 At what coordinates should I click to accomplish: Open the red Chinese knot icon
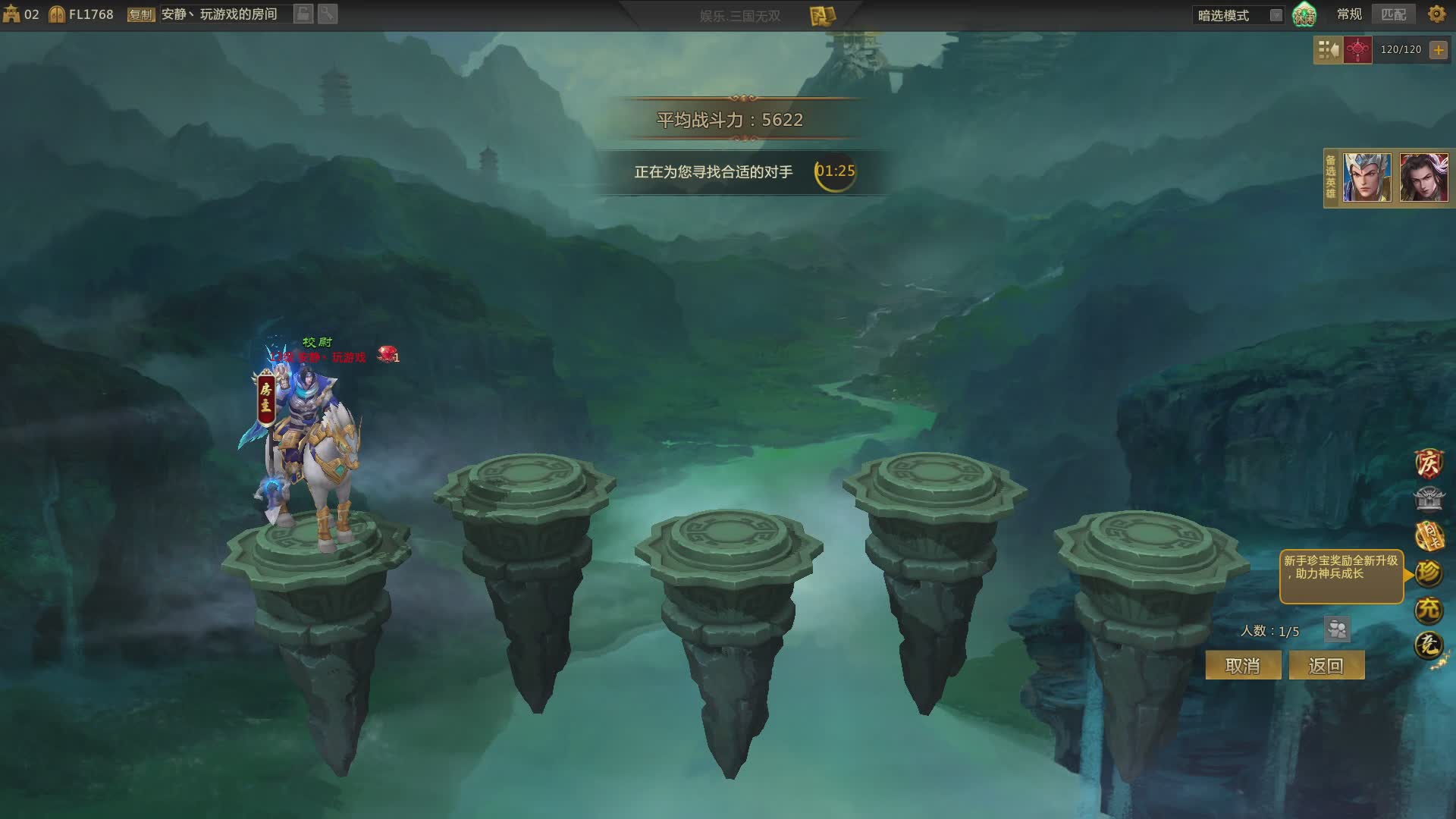[1357, 50]
